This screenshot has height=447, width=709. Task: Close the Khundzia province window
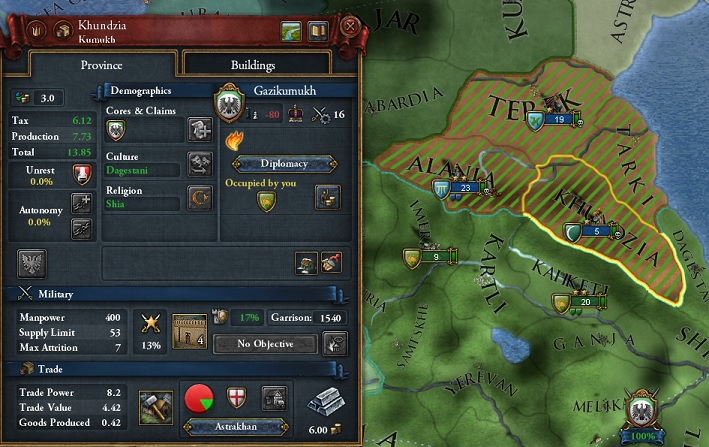(x=349, y=27)
